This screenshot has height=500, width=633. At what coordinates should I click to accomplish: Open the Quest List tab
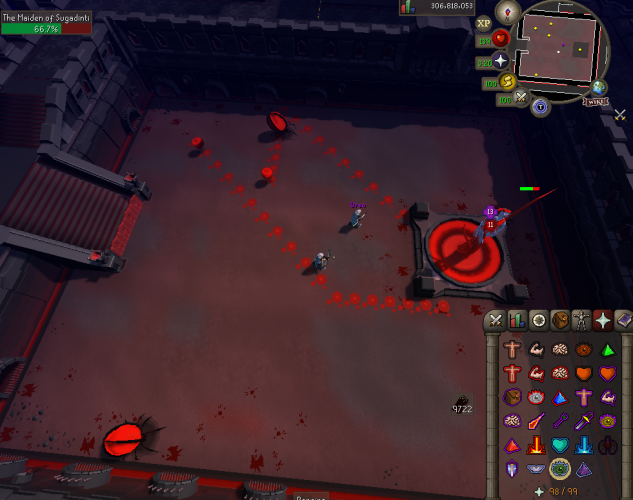[x=539, y=321]
